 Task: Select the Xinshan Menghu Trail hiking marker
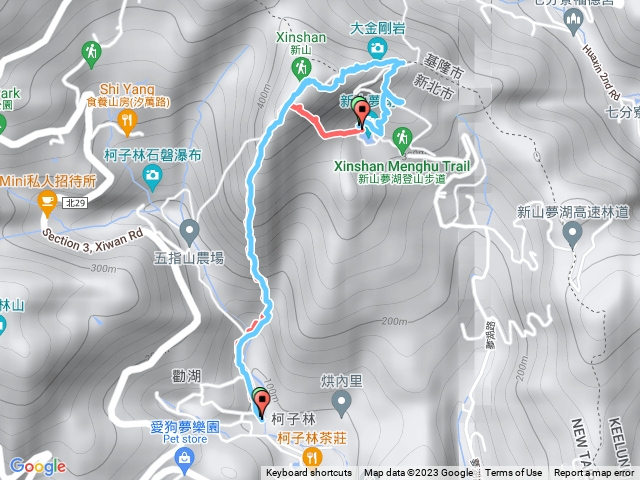[x=402, y=137]
